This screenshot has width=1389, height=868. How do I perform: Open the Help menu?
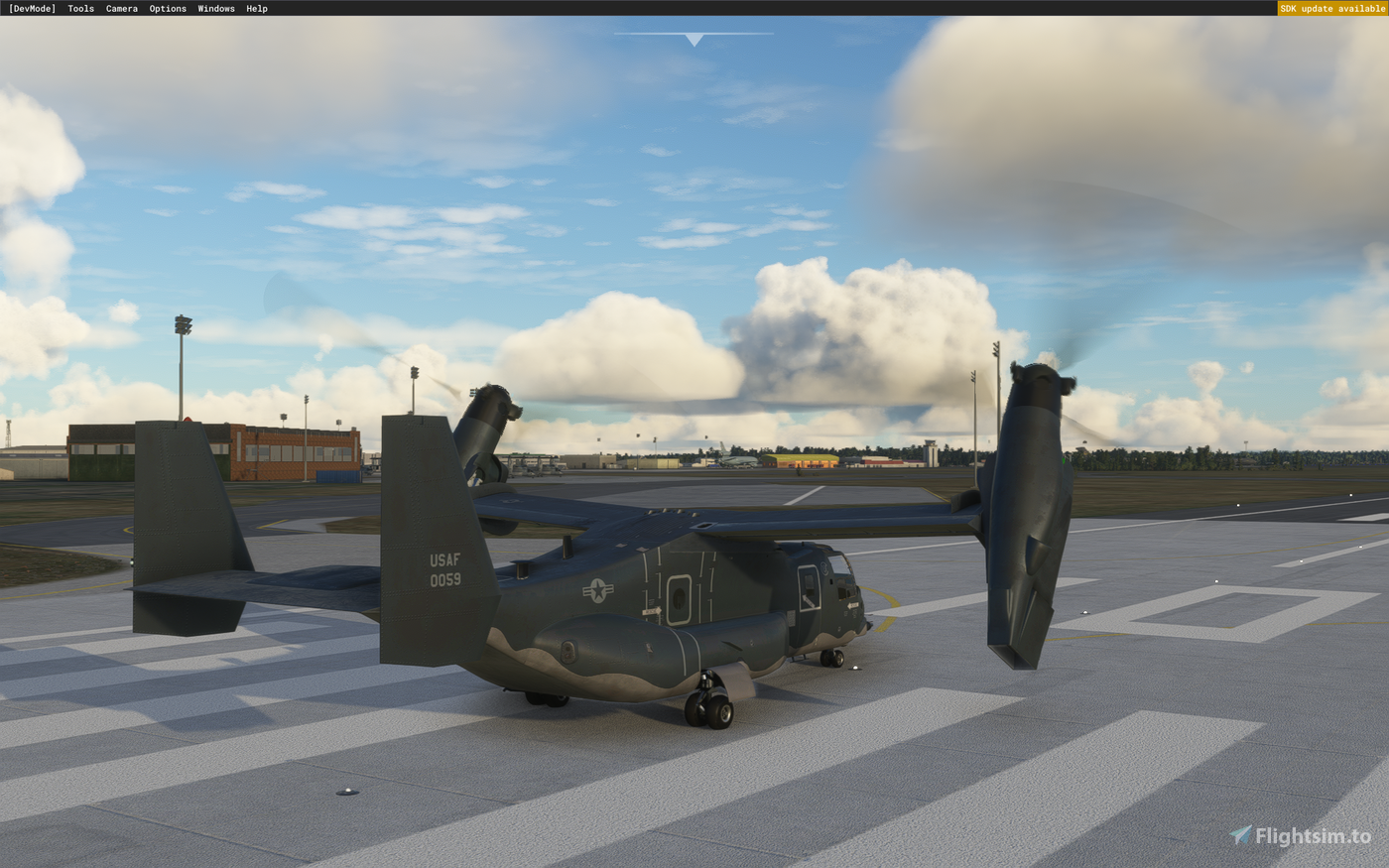pyautogui.click(x=255, y=8)
